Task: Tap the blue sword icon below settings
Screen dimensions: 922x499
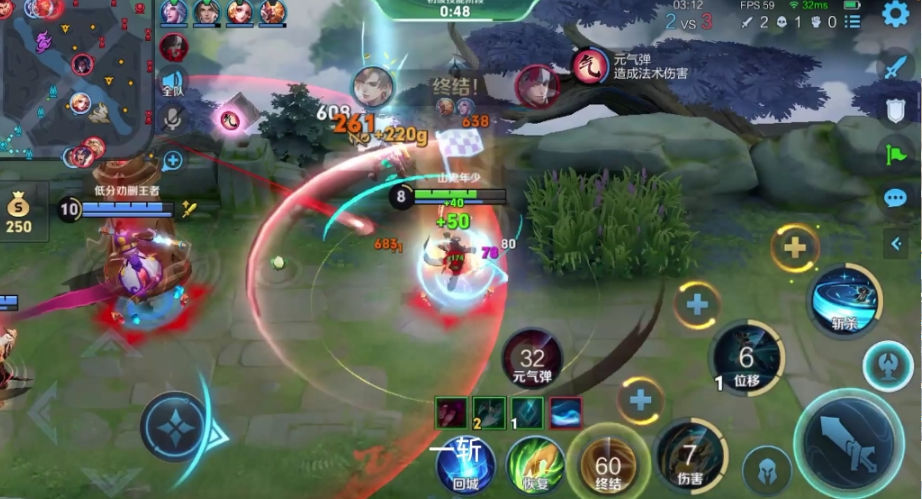Action: pos(895,67)
